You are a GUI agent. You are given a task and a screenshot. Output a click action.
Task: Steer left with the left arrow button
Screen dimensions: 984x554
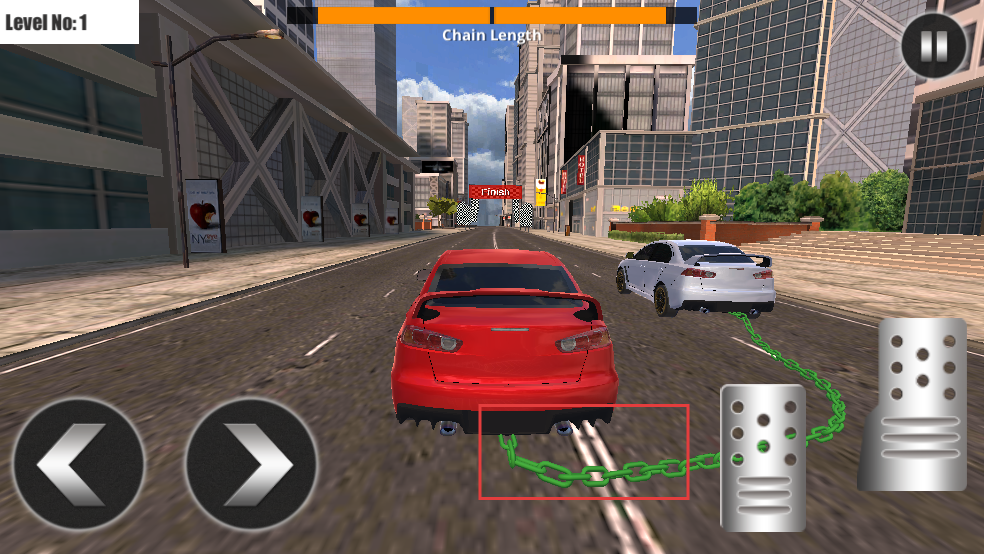(79, 463)
